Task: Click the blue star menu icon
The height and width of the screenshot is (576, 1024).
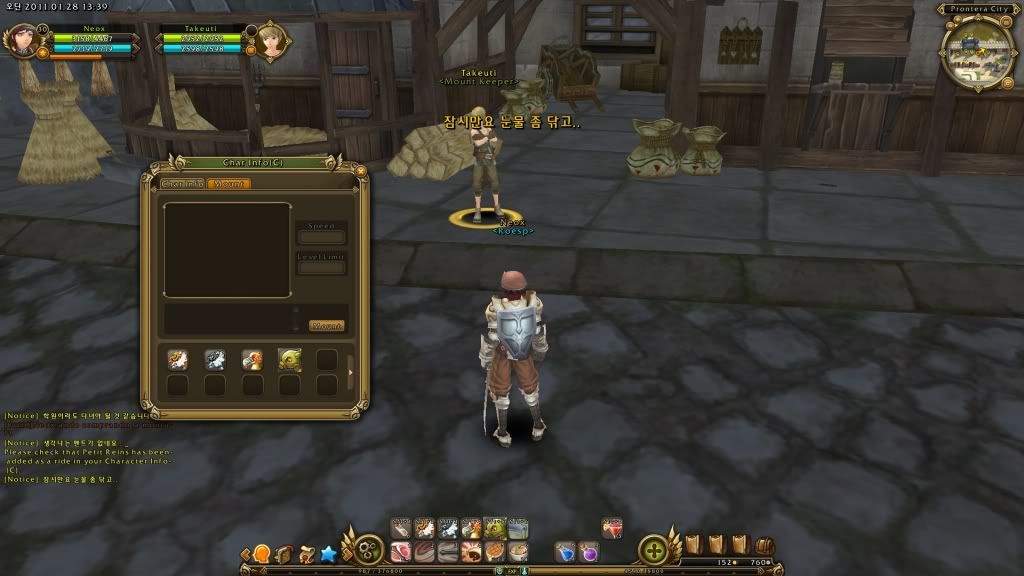Action: [x=328, y=553]
